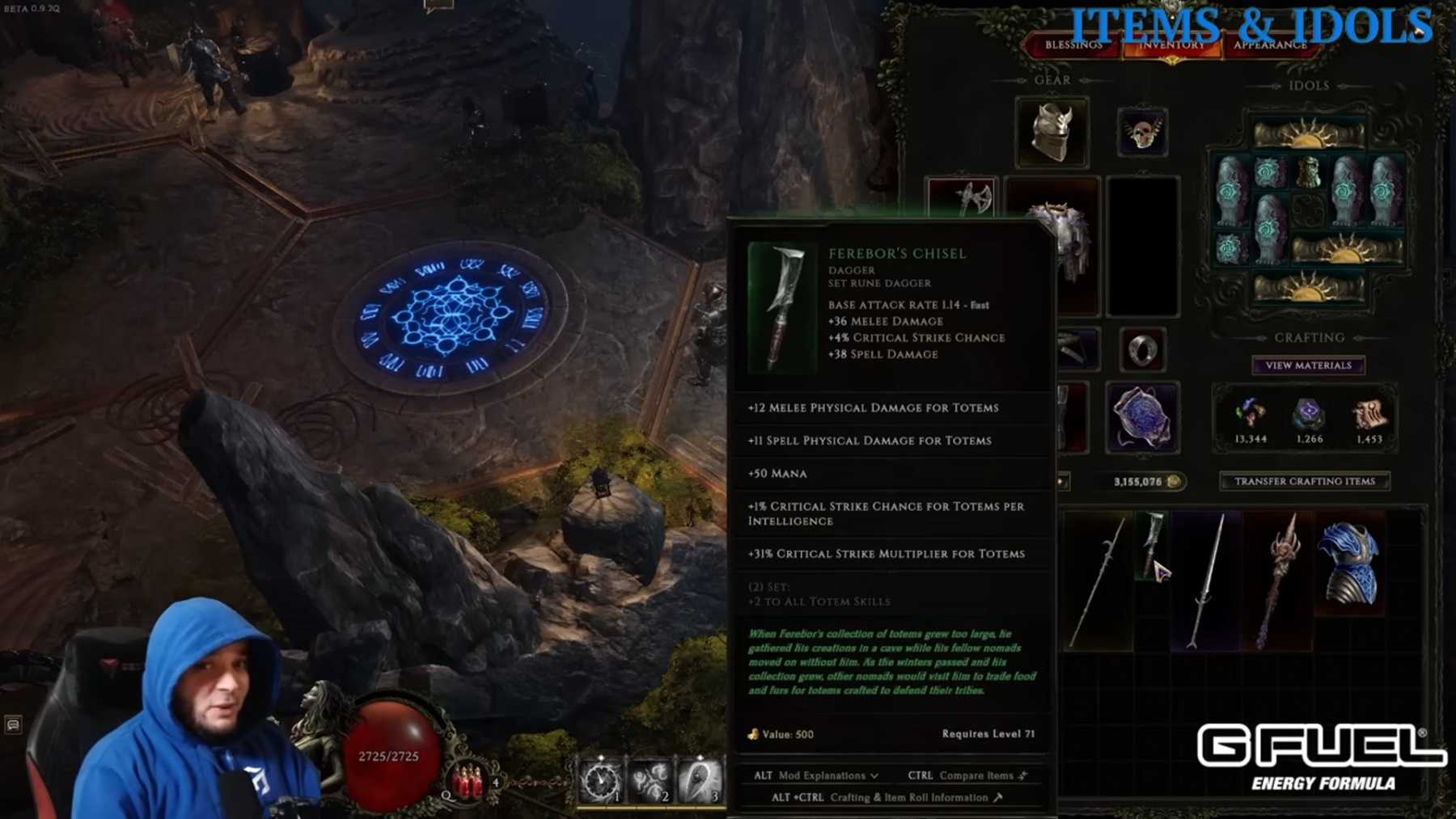Image resolution: width=1456 pixels, height=819 pixels.
Task: Select the skull amulet slot
Action: 1141,132
